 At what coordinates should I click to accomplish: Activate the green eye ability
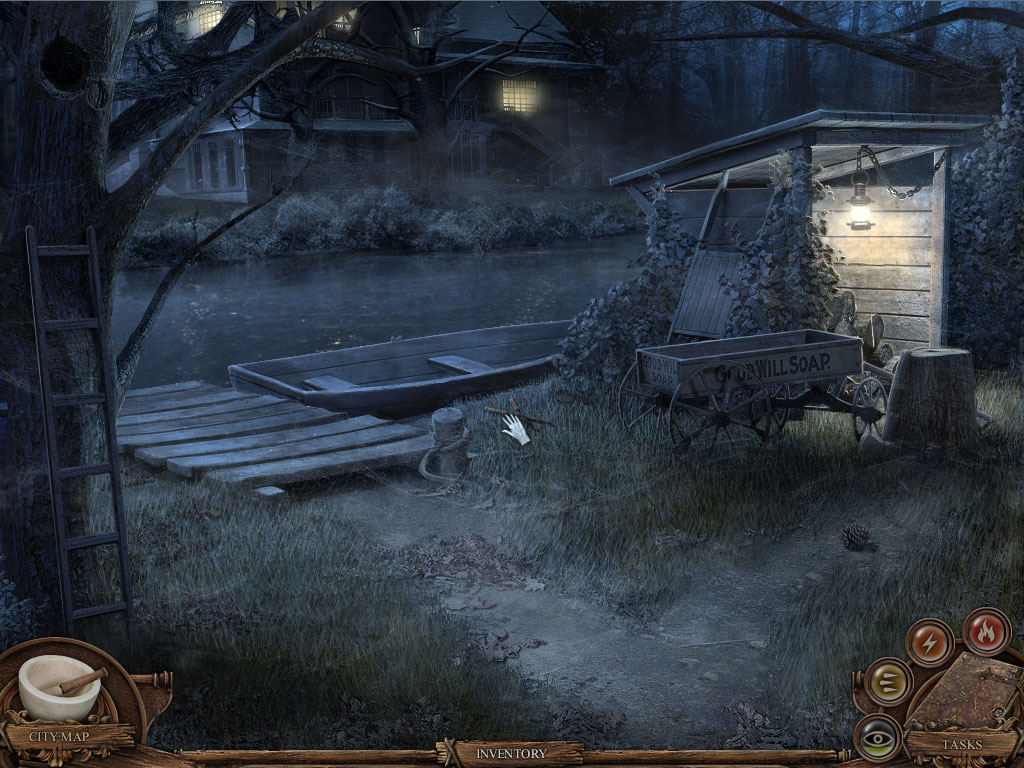tap(879, 736)
